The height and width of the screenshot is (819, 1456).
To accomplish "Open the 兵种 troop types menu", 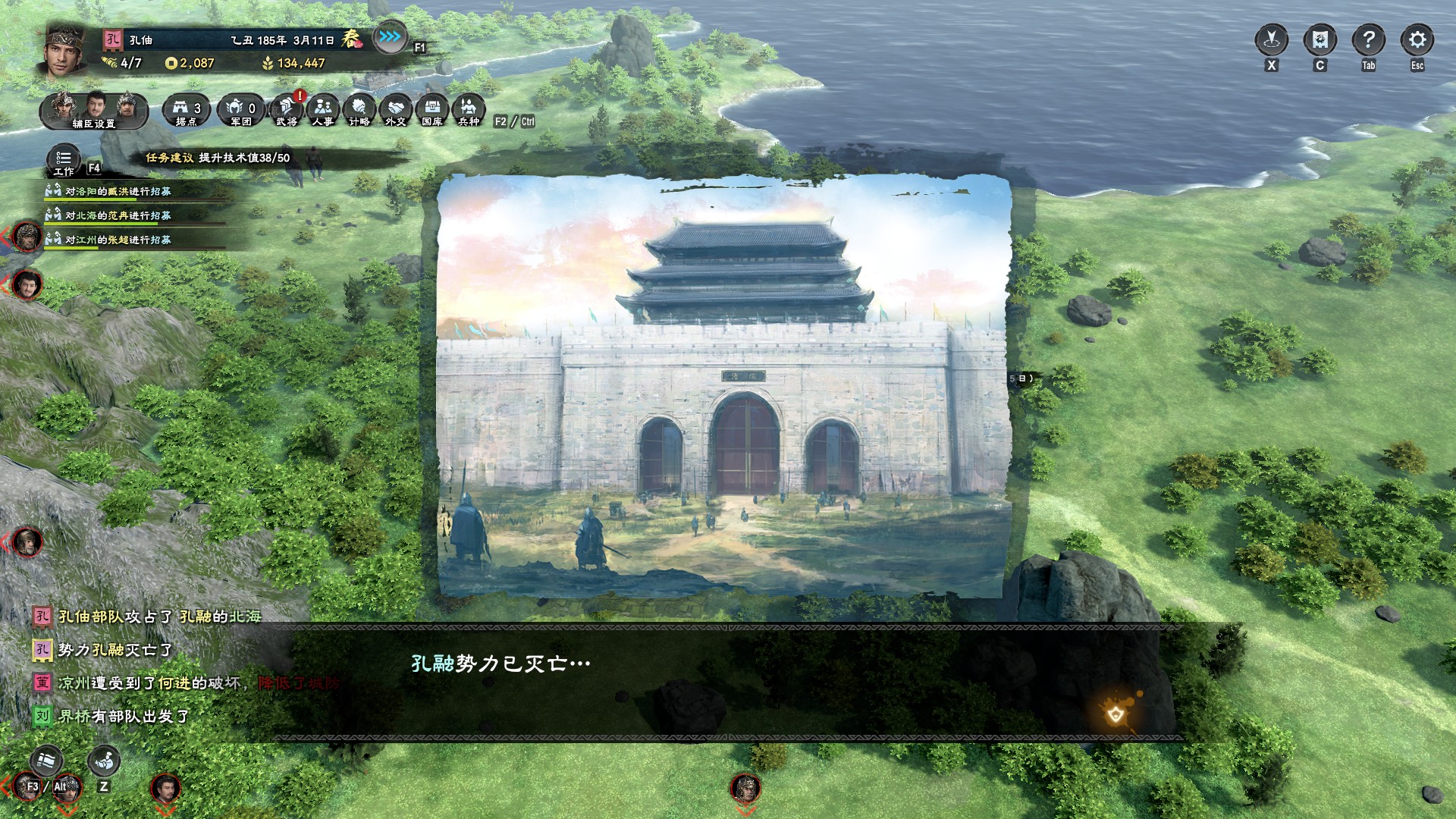I will click(x=469, y=111).
